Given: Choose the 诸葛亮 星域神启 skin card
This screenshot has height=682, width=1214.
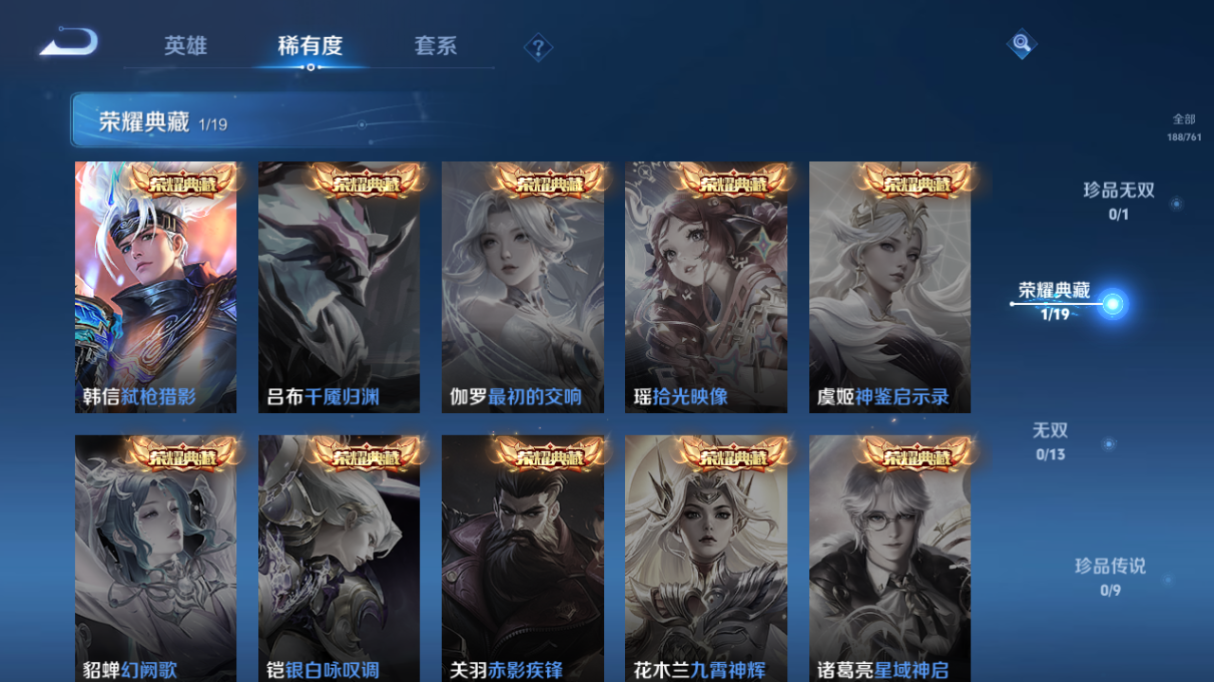Looking at the screenshot, I should [889, 558].
